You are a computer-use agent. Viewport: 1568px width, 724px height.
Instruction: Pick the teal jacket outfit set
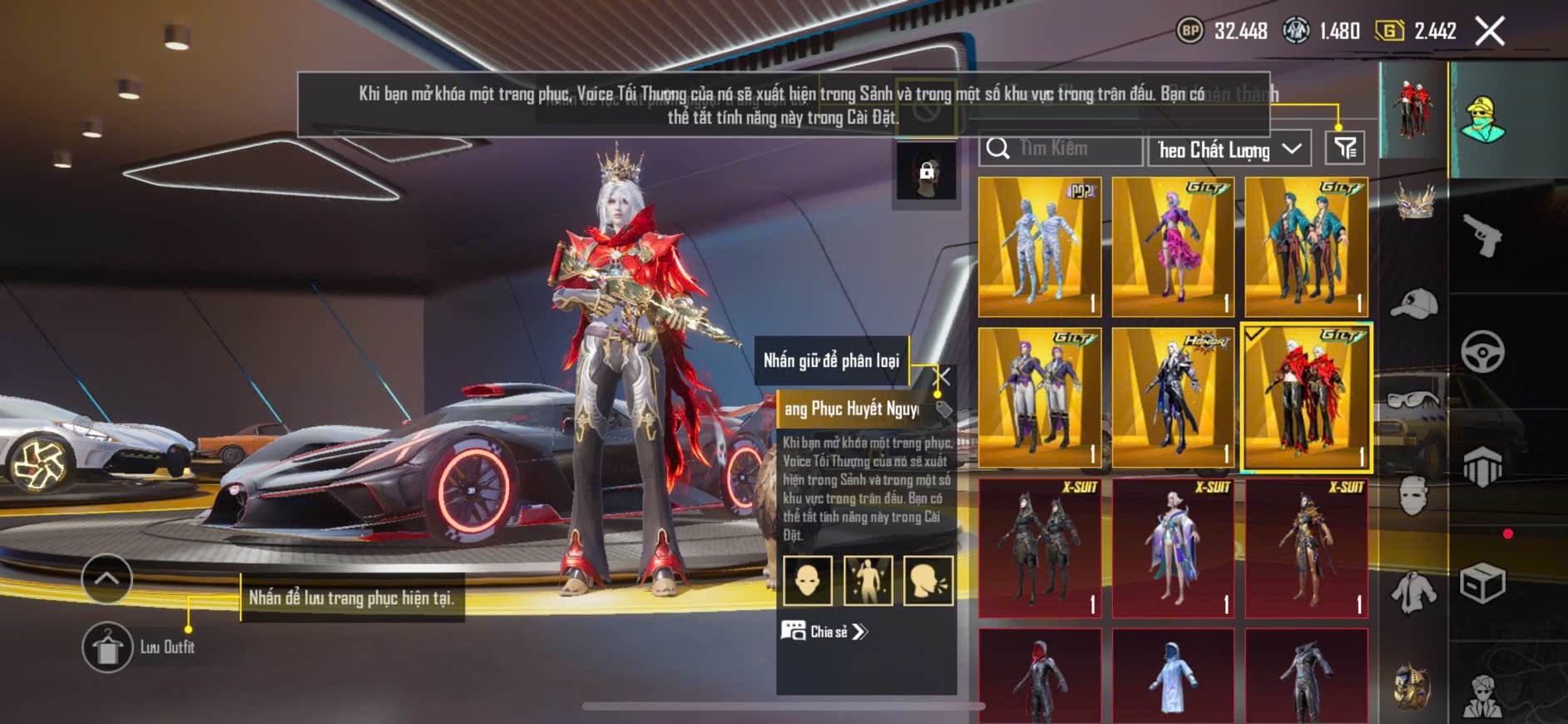click(1306, 246)
